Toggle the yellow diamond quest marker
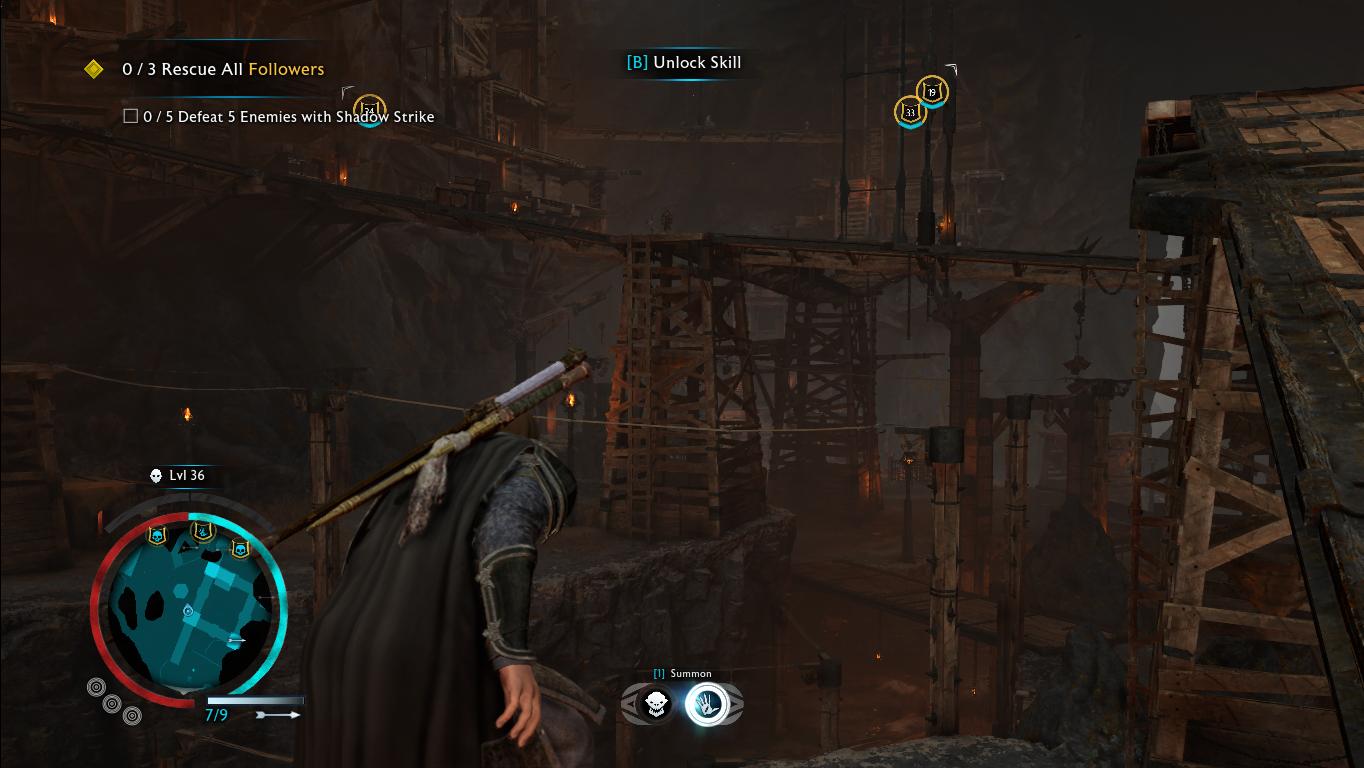 tap(95, 69)
